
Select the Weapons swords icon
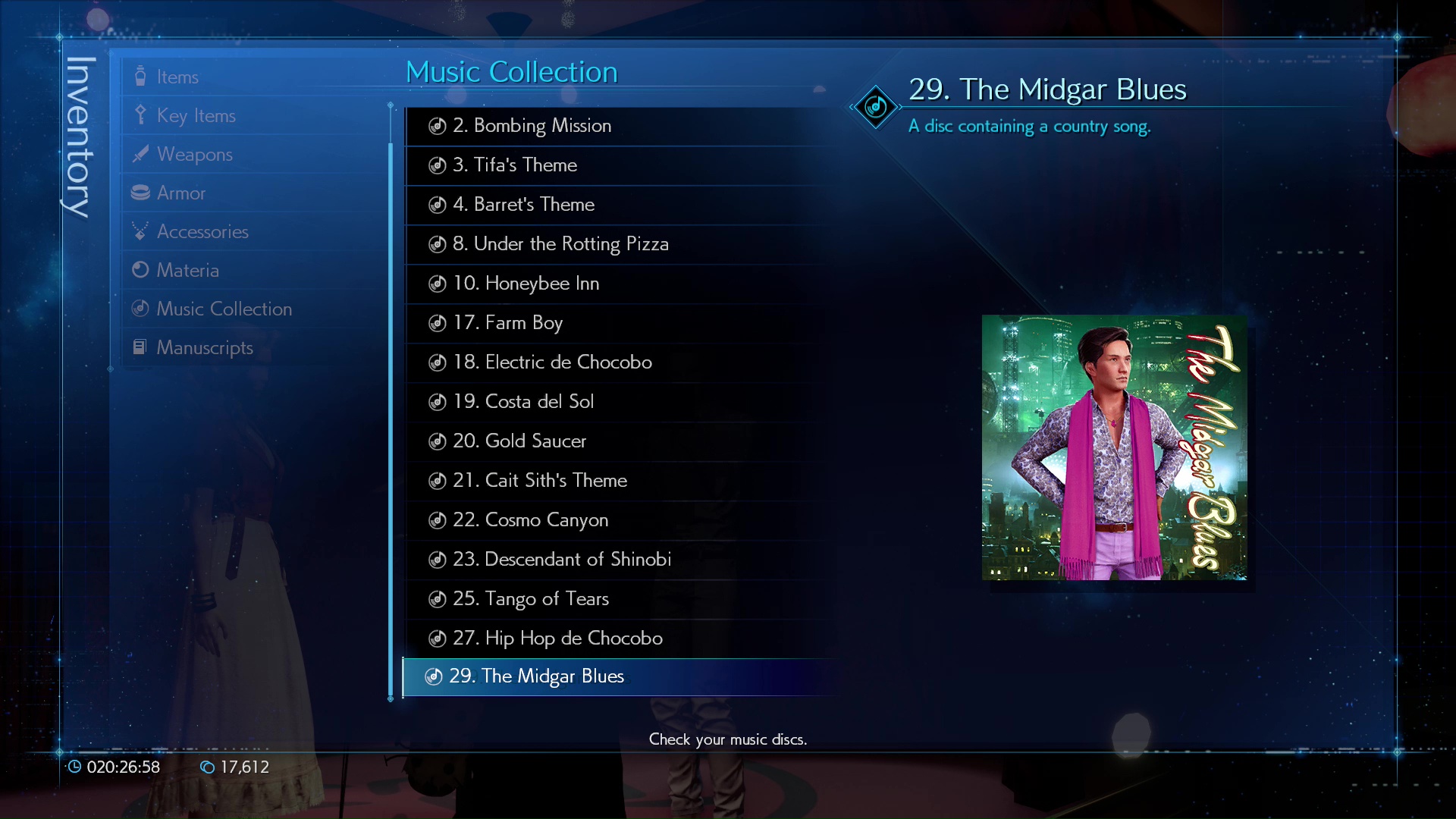(x=140, y=153)
